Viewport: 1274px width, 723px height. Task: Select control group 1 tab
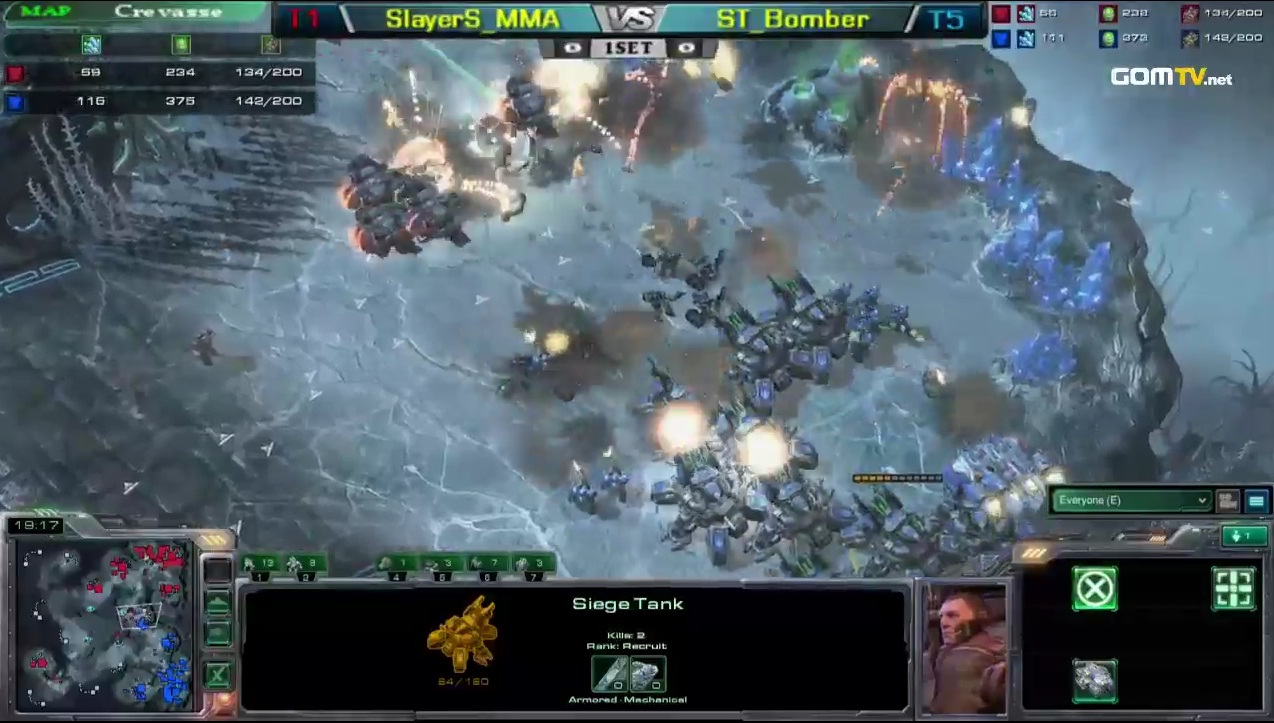[261, 566]
